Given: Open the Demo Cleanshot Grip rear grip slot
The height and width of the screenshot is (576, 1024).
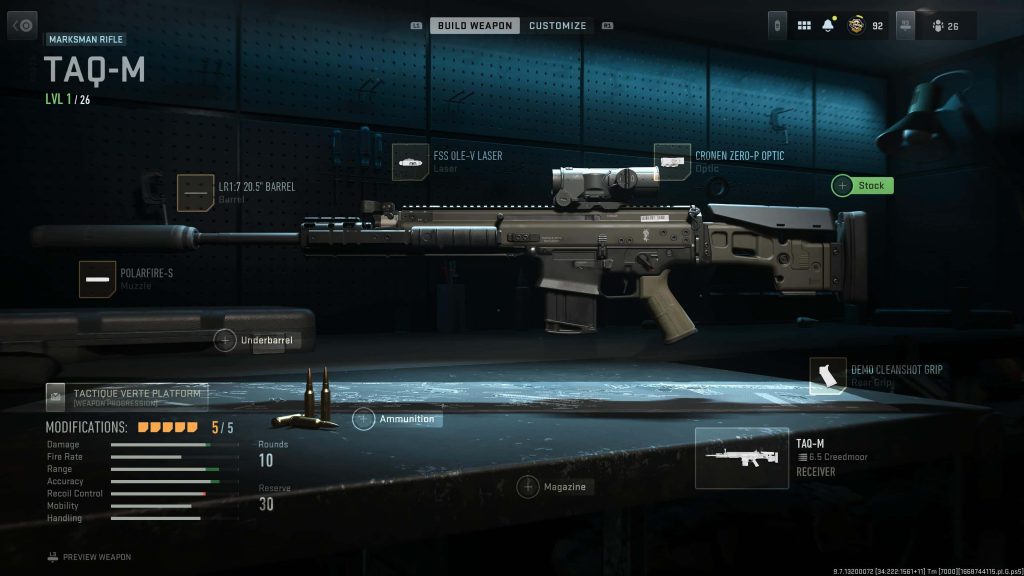Looking at the screenshot, I should (x=827, y=376).
